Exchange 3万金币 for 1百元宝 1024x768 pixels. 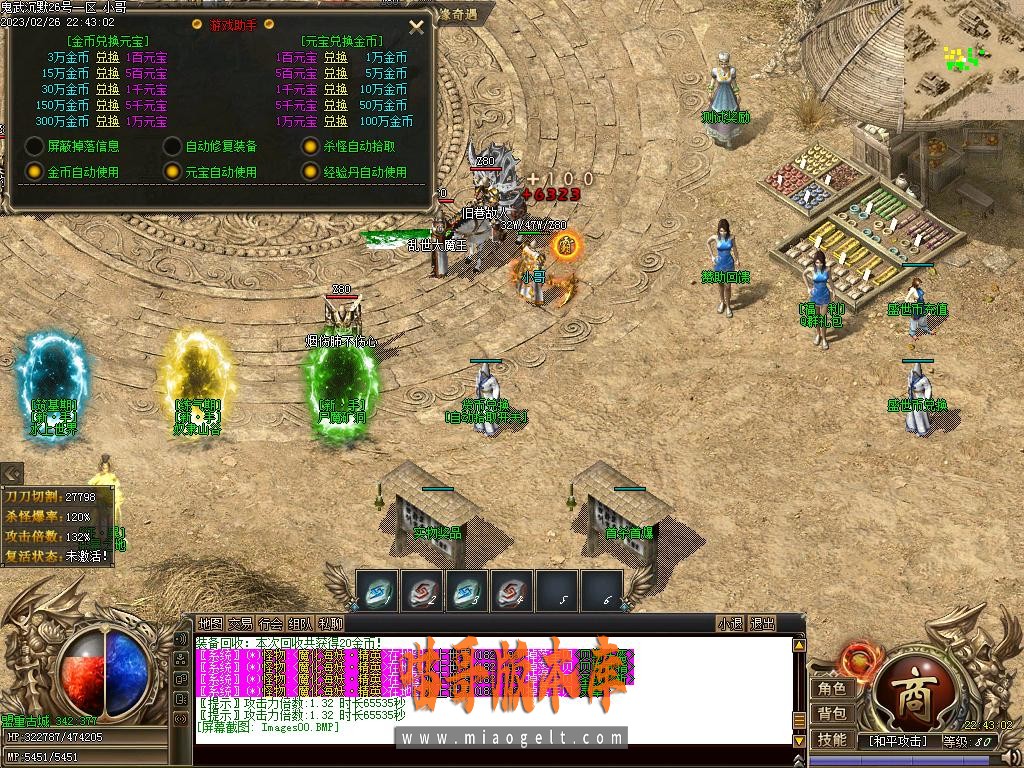107,58
